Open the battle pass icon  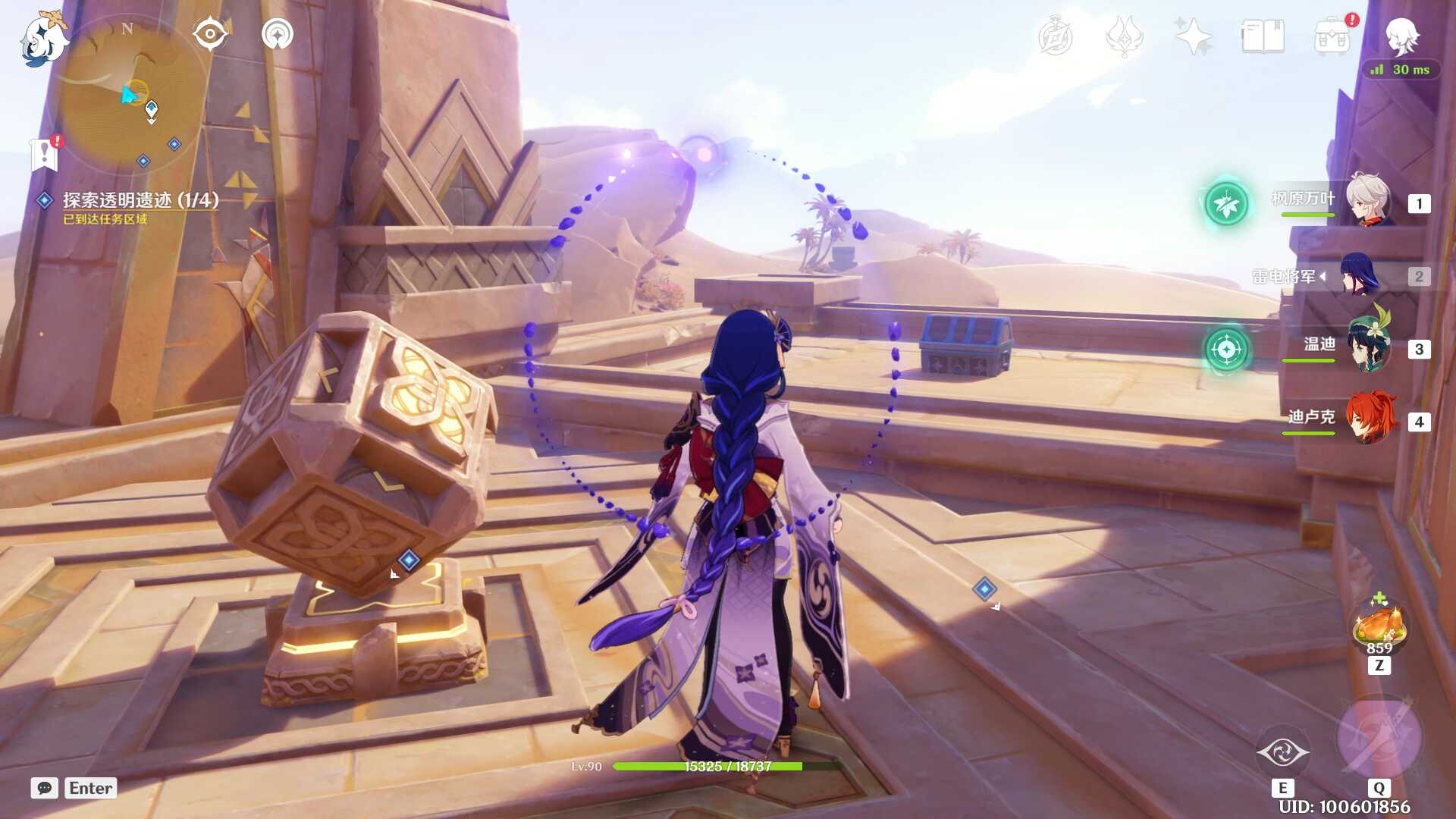click(1124, 36)
